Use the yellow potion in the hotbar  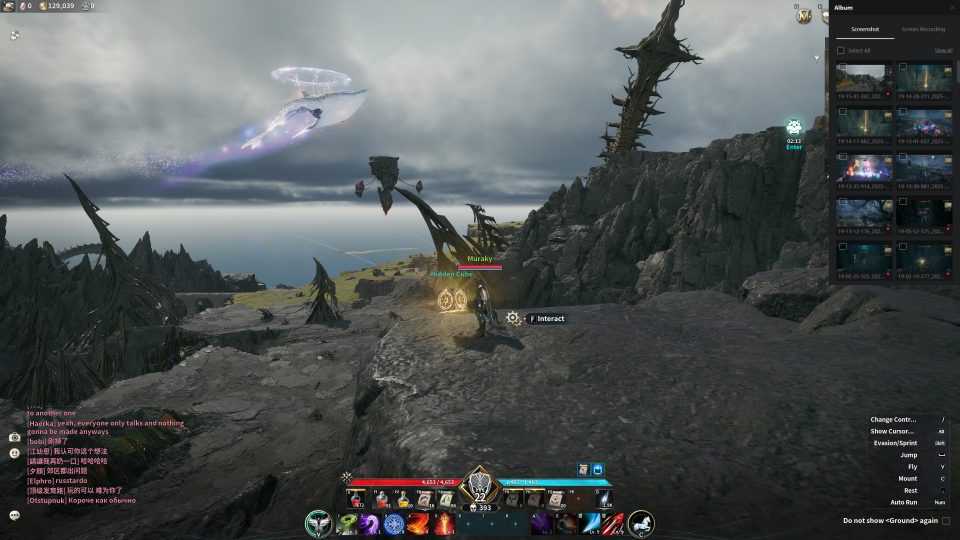[403, 498]
